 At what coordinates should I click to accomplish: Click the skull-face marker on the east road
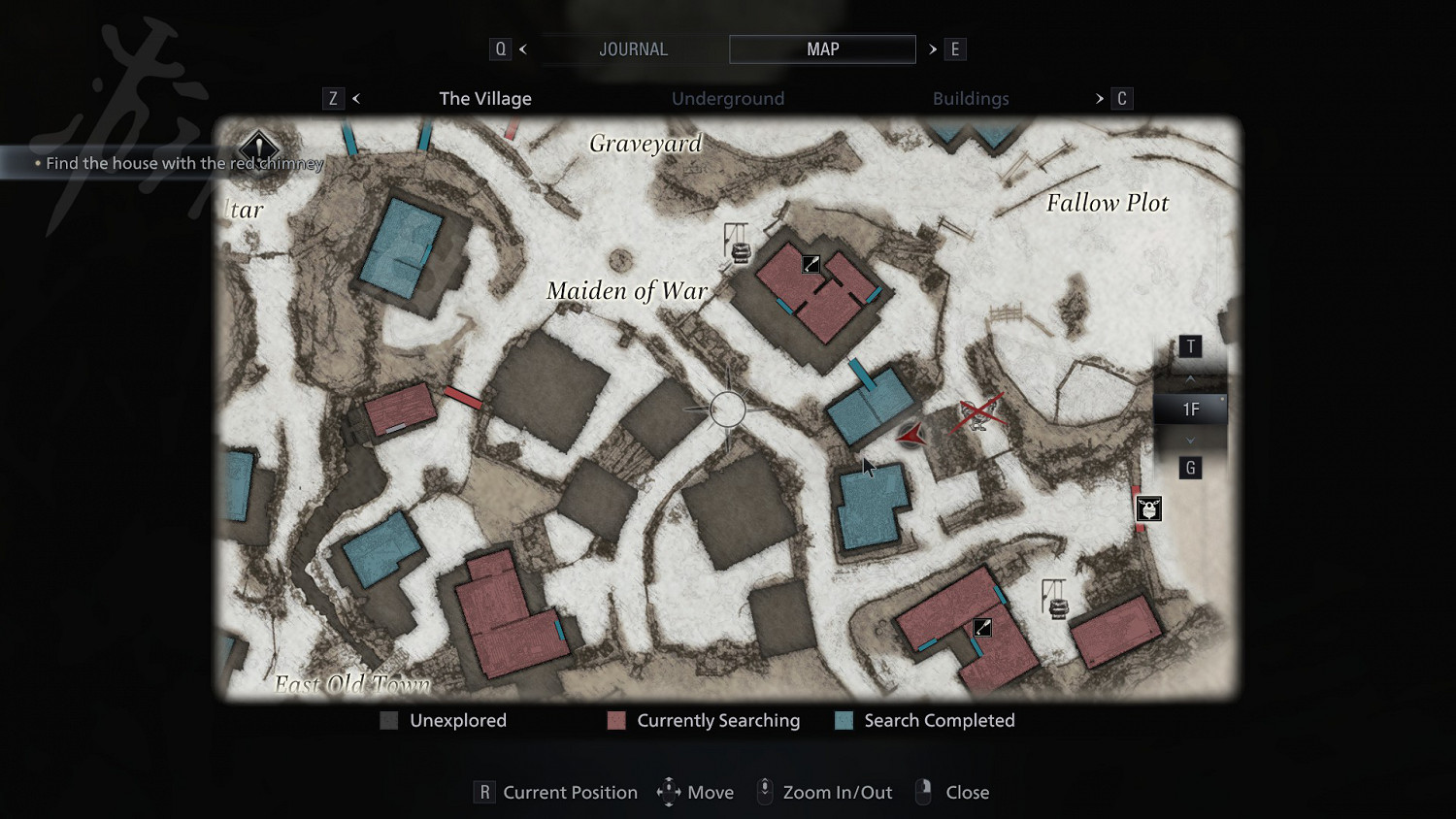[1148, 508]
